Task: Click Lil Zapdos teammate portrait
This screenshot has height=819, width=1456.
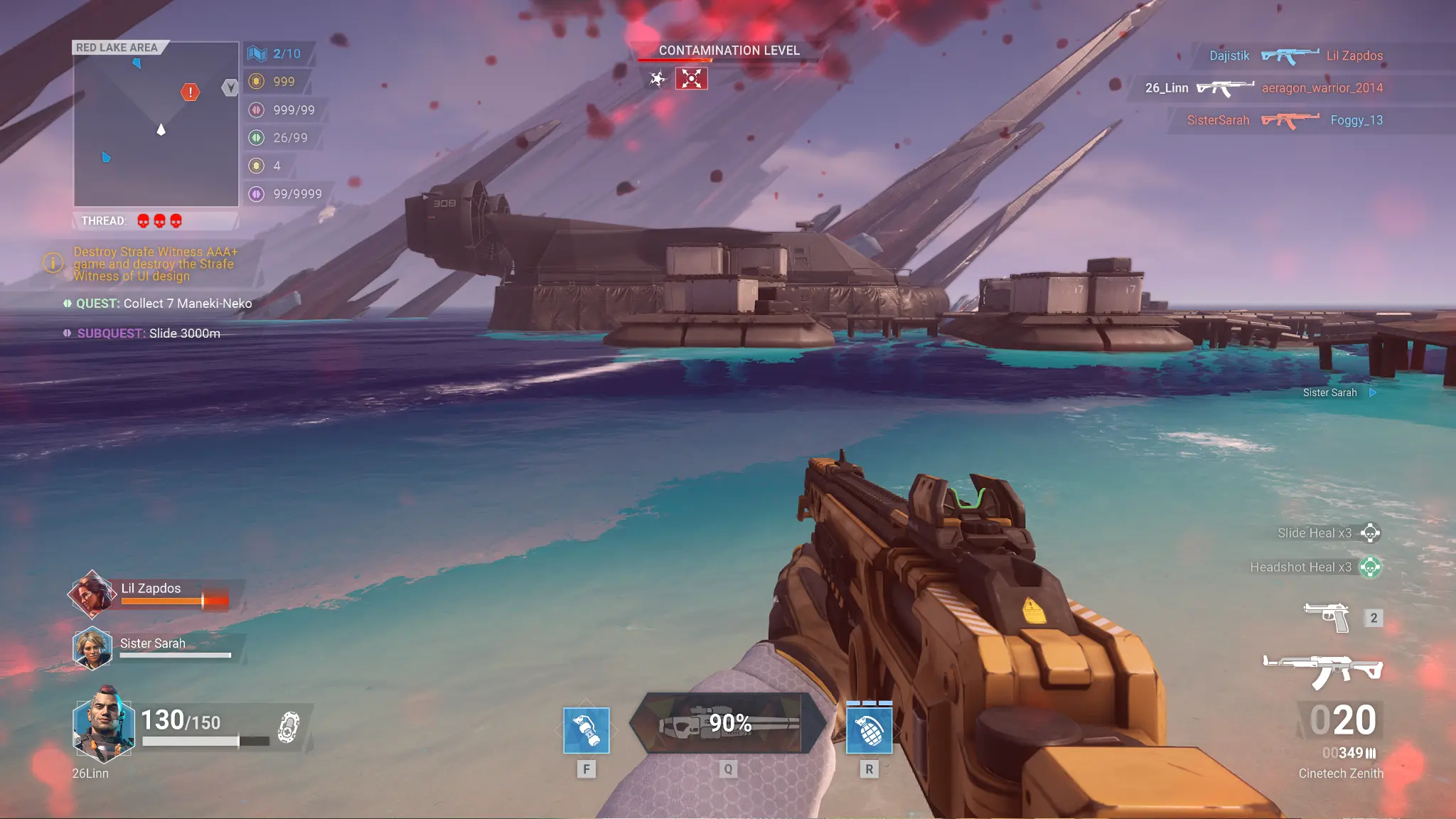Action: [x=91, y=594]
